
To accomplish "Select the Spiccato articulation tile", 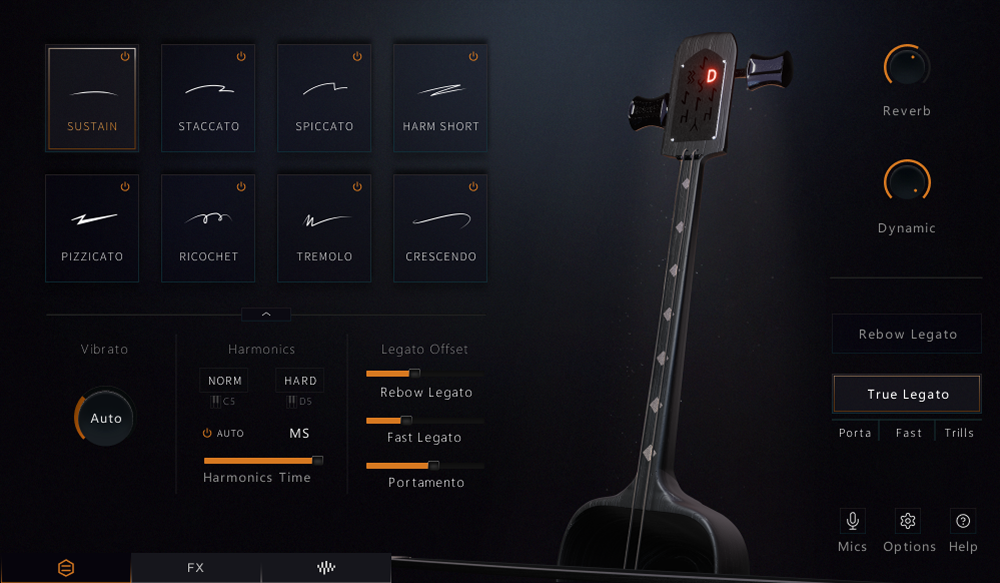I will click(x=324, y=98).
